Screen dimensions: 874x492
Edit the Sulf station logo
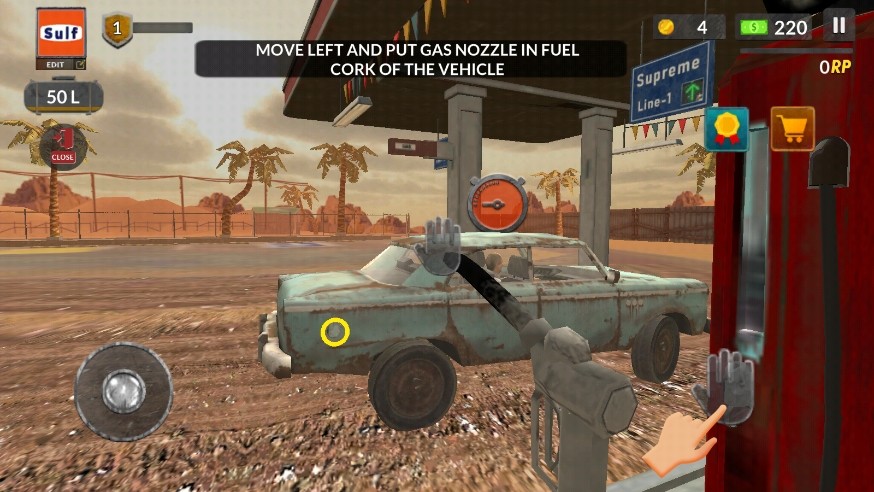61,40
